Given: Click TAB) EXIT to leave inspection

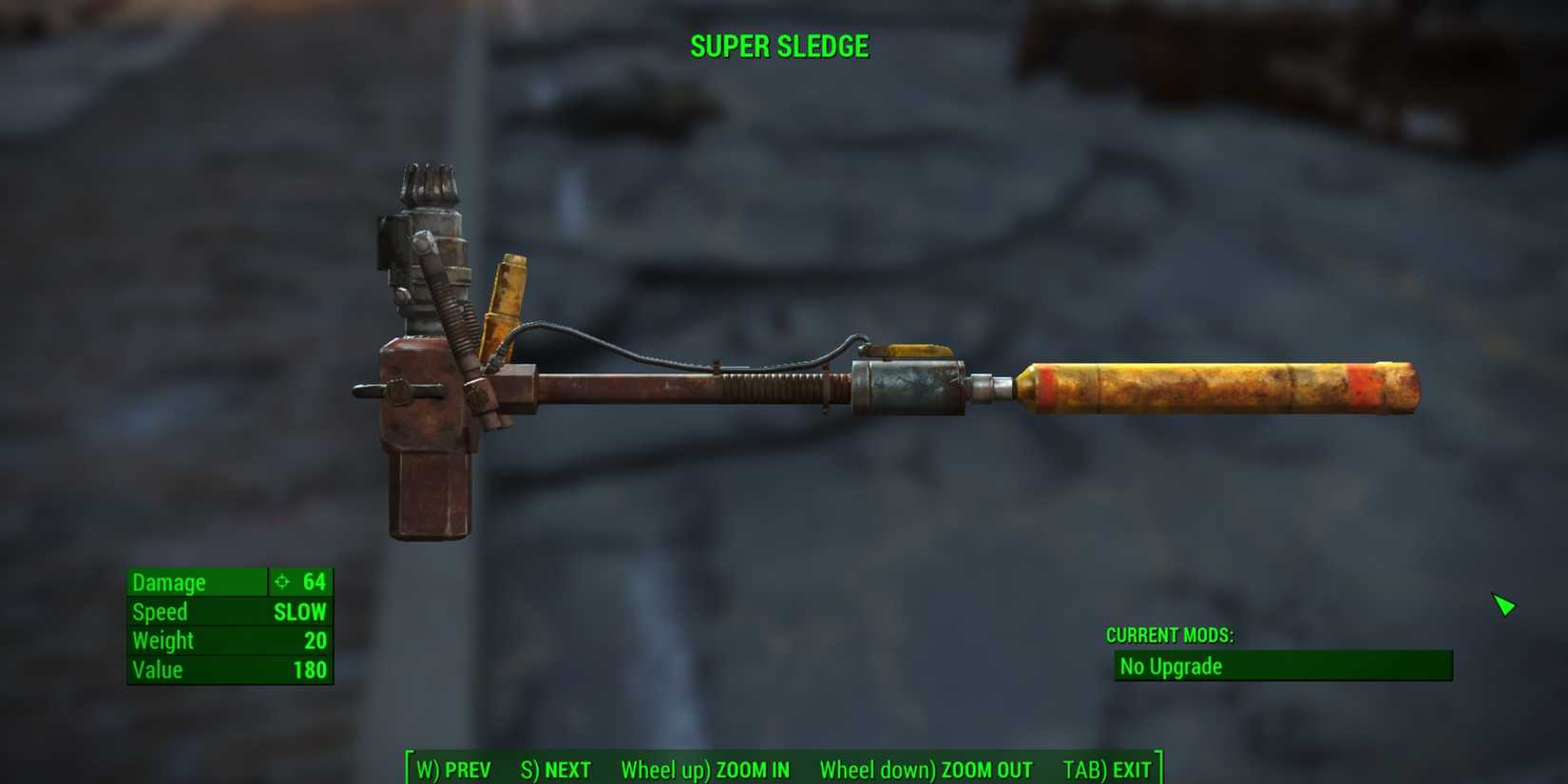Looking at the screenshot, I should (x=1108, y=770).
